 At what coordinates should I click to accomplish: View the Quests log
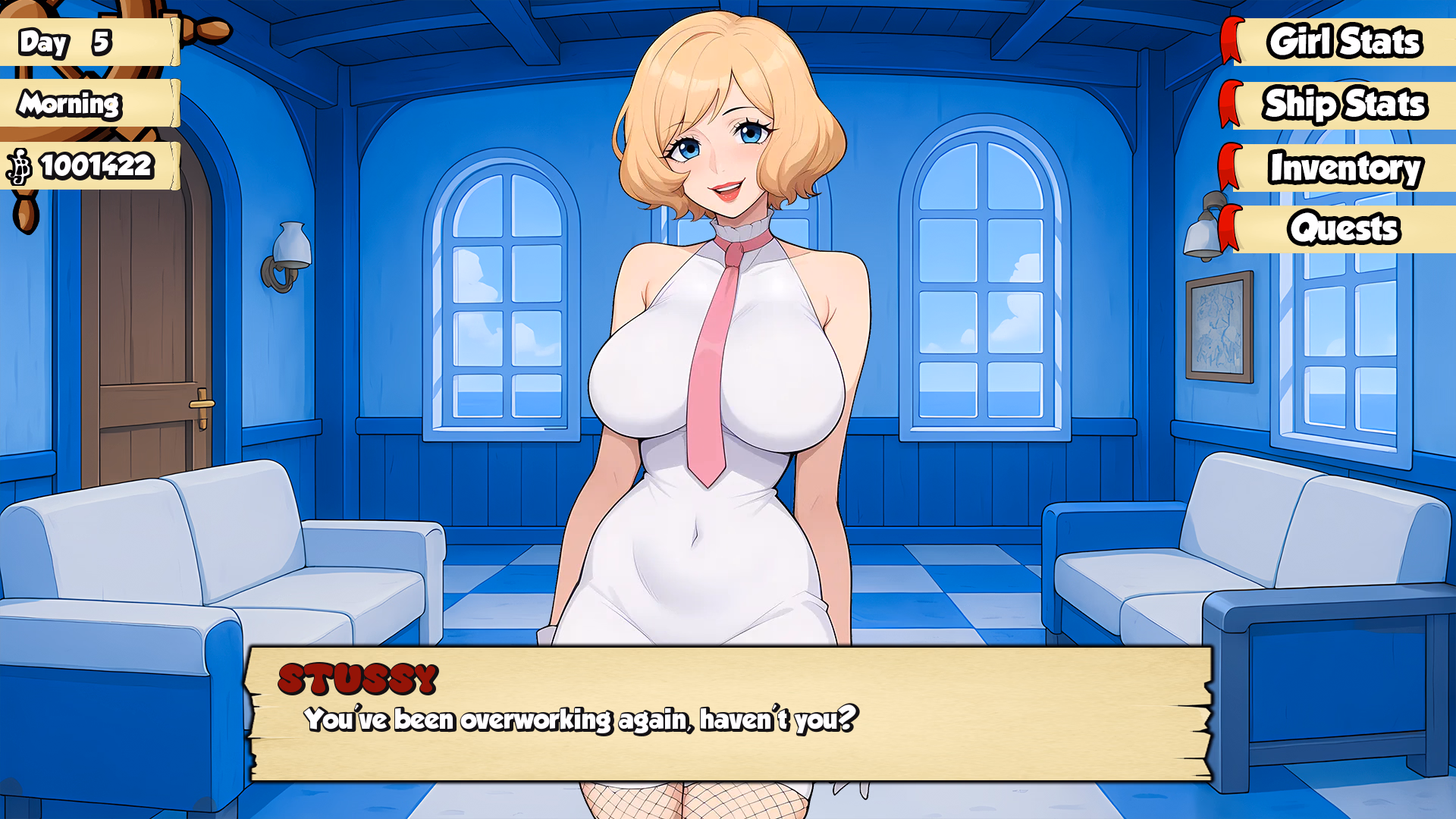(1343, 229)
